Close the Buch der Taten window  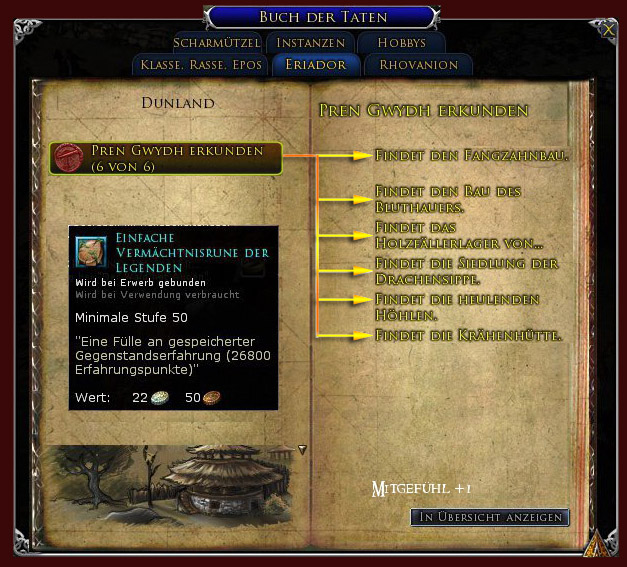point(609,30)
